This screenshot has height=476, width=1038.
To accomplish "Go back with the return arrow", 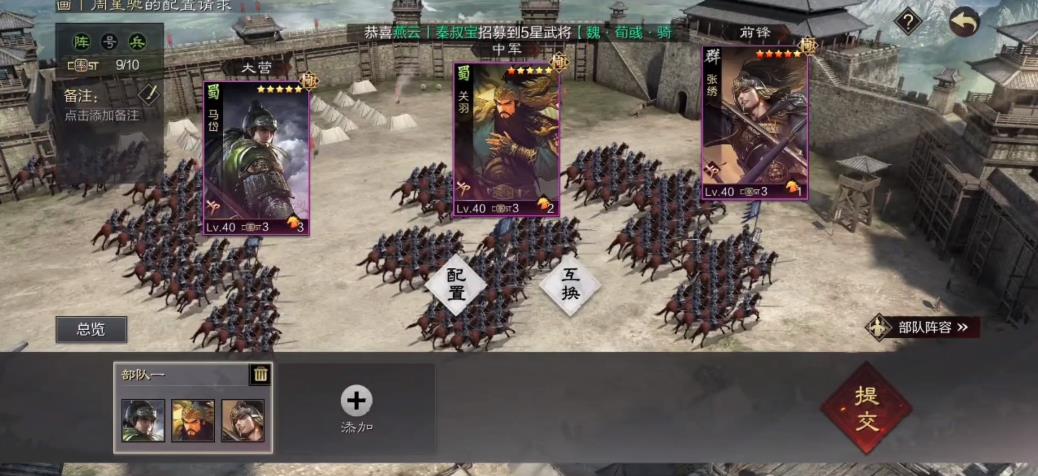I will point(964,22).
